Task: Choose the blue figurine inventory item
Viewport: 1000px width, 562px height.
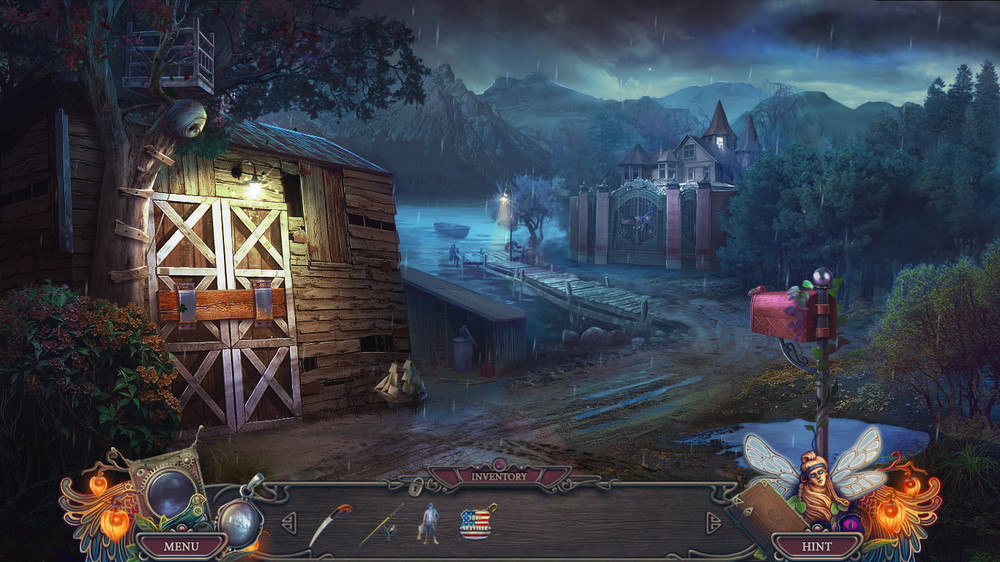Action: point(428,522)
